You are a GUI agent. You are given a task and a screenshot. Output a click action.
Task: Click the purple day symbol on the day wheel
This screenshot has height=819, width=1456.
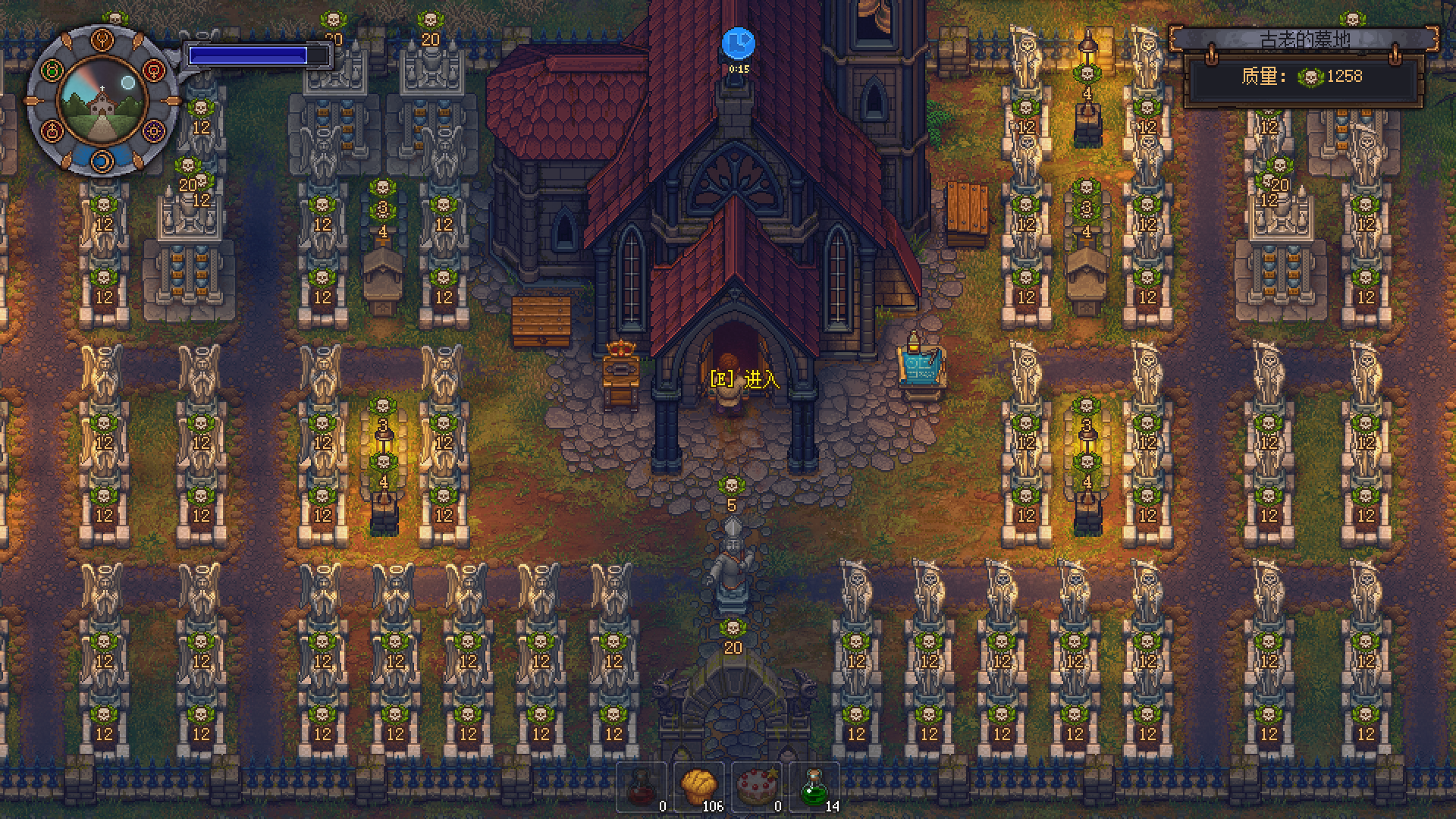[153, 131]
